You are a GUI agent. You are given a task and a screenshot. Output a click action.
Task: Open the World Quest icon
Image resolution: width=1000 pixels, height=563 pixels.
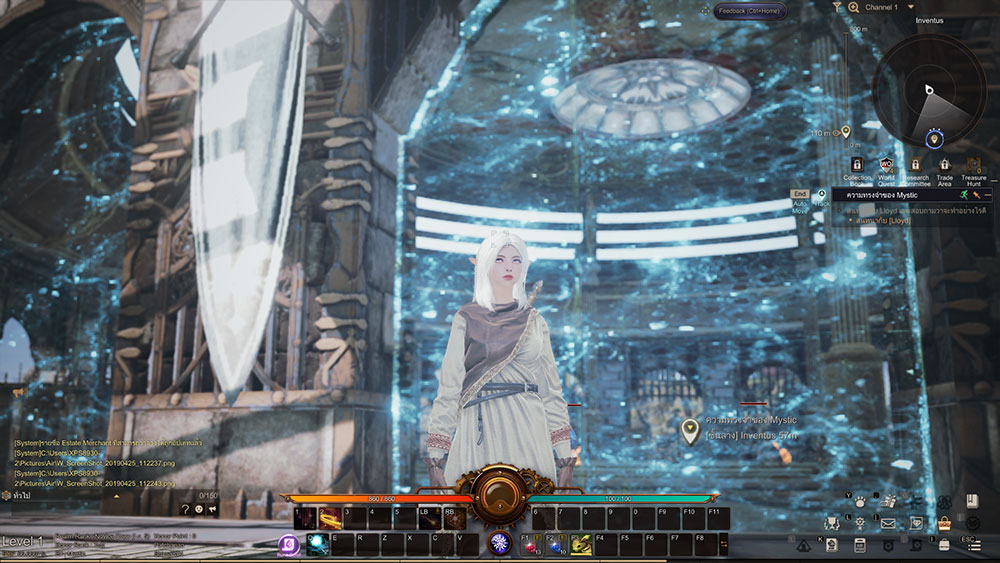click(x=886, y=165)
